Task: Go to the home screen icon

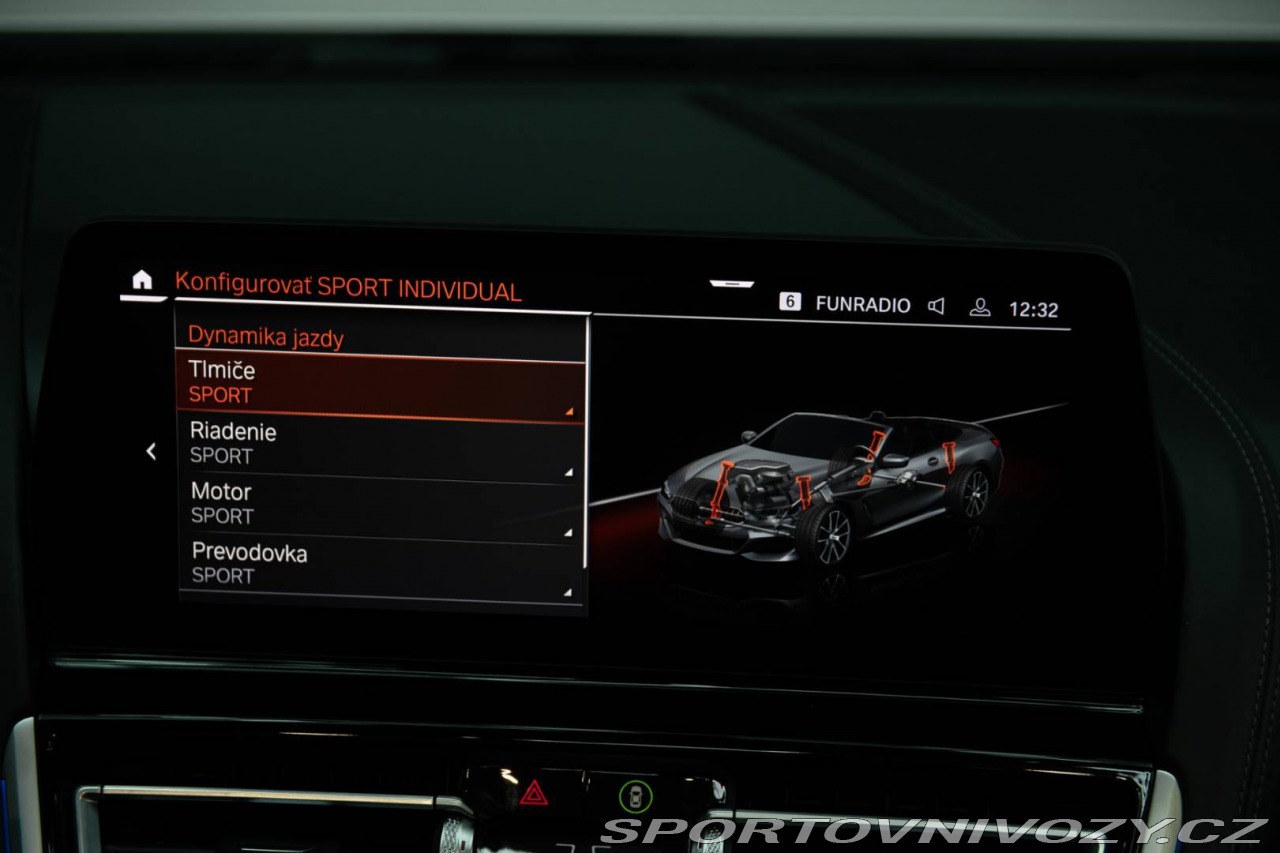Action: (x=143, y=281)
